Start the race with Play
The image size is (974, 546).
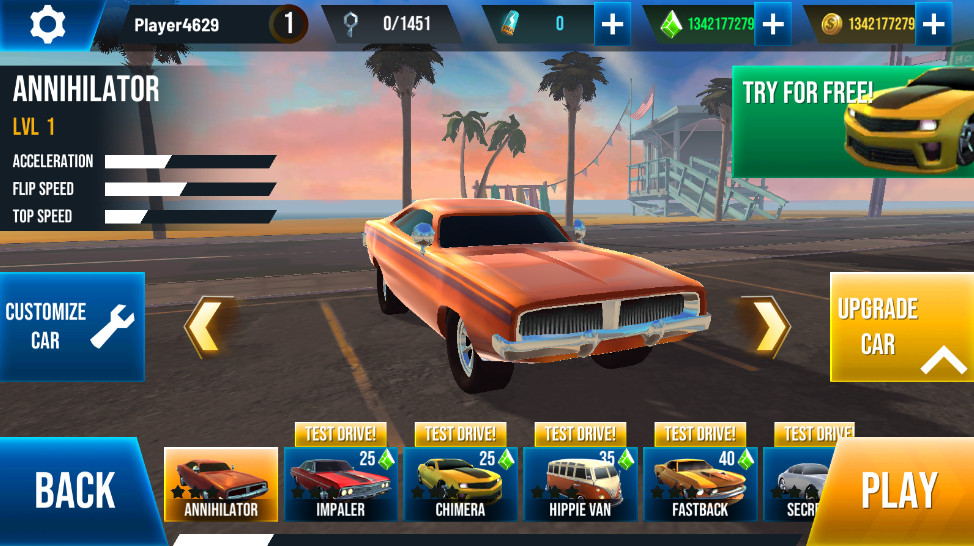pos(899,491)
